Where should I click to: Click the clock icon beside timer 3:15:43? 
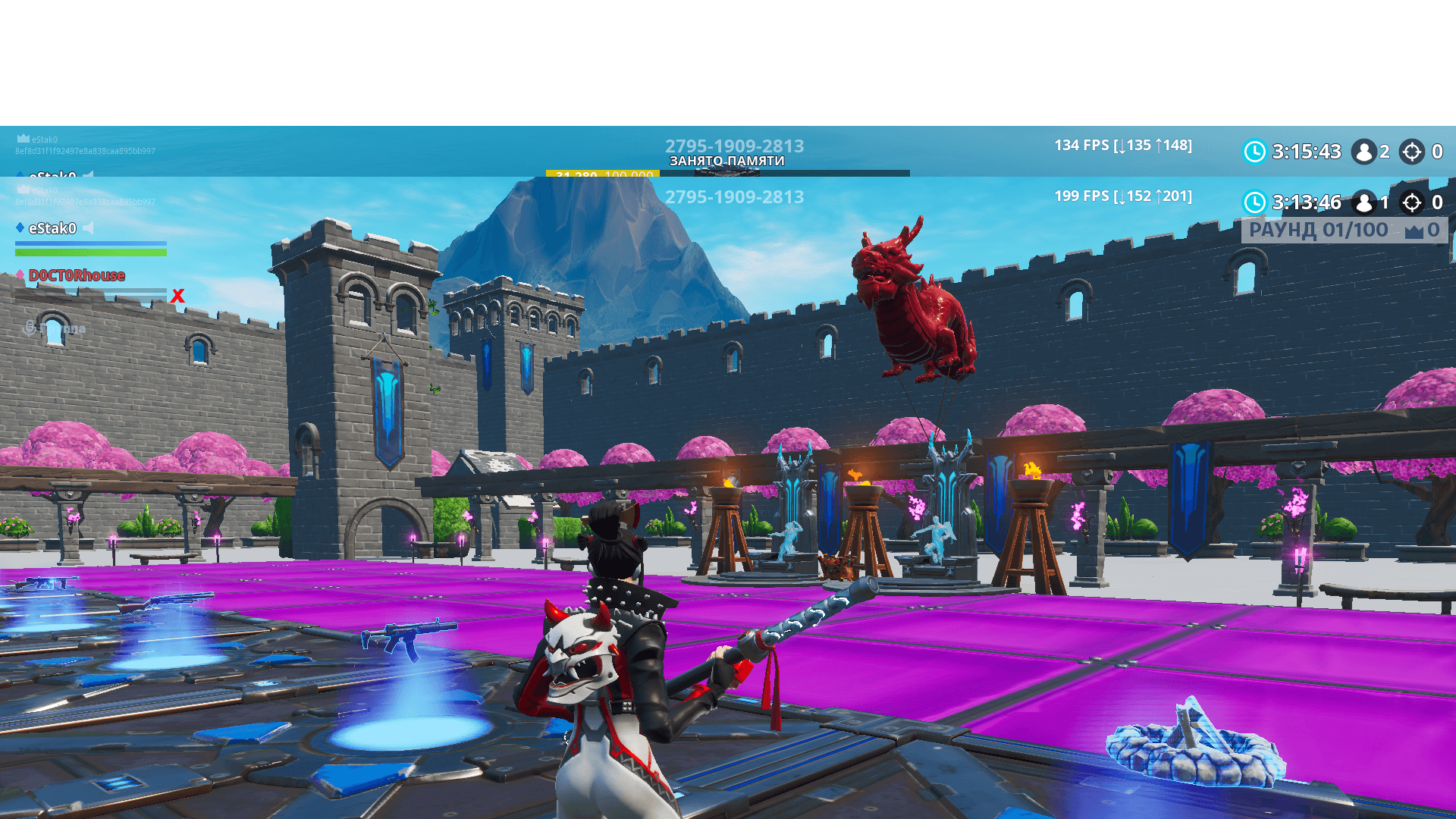pos(1254,152)
